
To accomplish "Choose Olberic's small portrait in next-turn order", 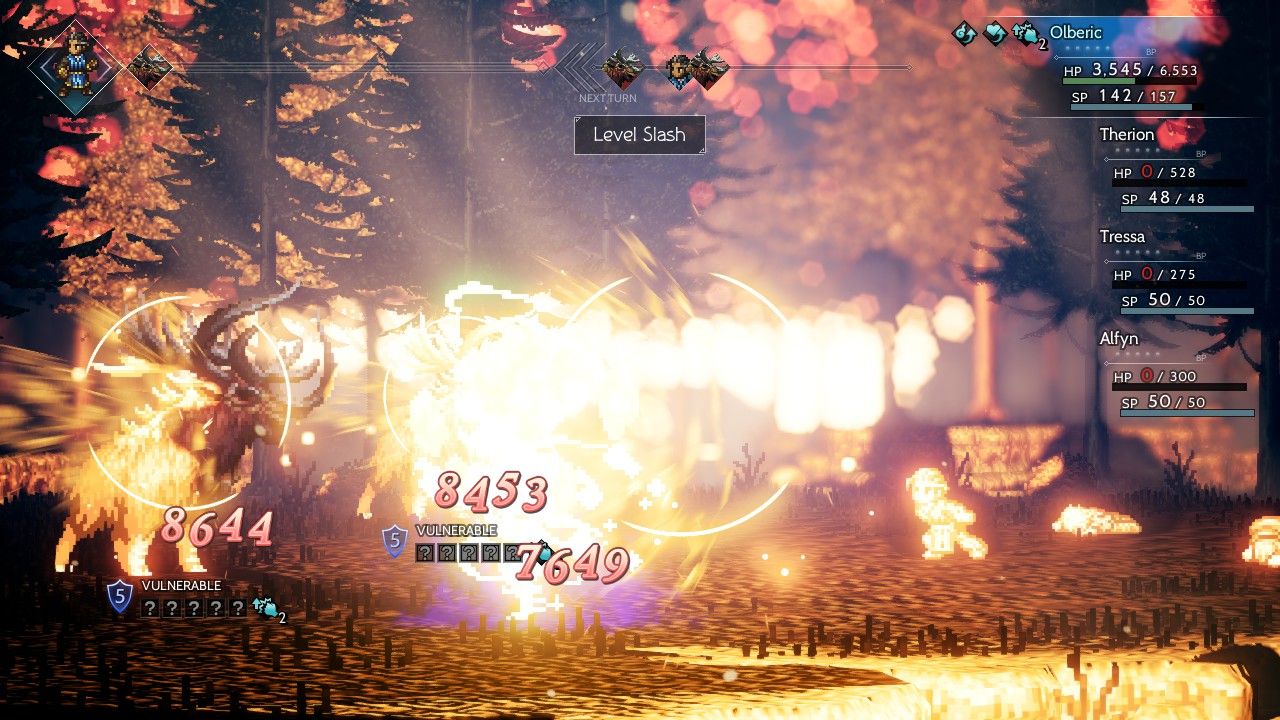I will [679, 69].
